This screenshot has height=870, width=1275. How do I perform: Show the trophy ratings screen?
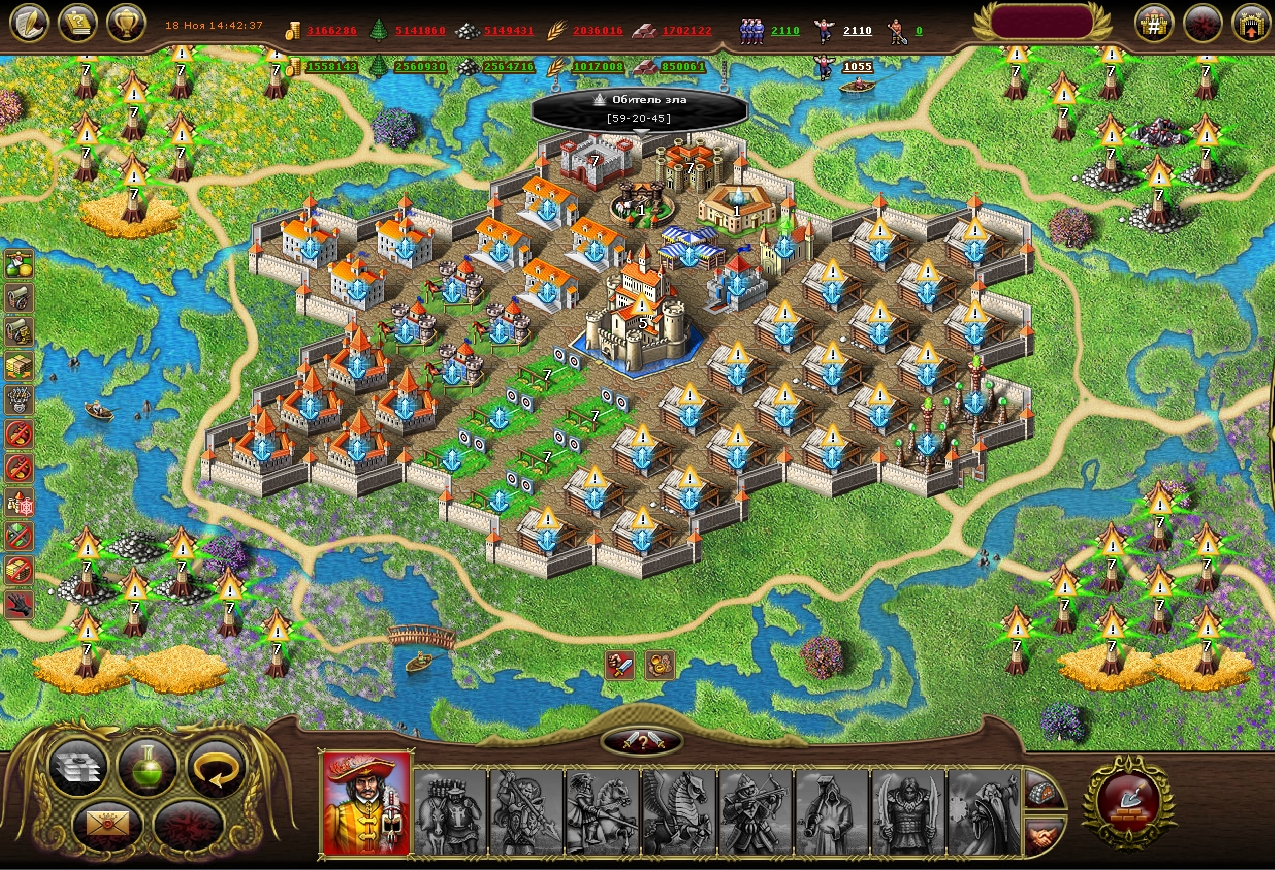126,22
